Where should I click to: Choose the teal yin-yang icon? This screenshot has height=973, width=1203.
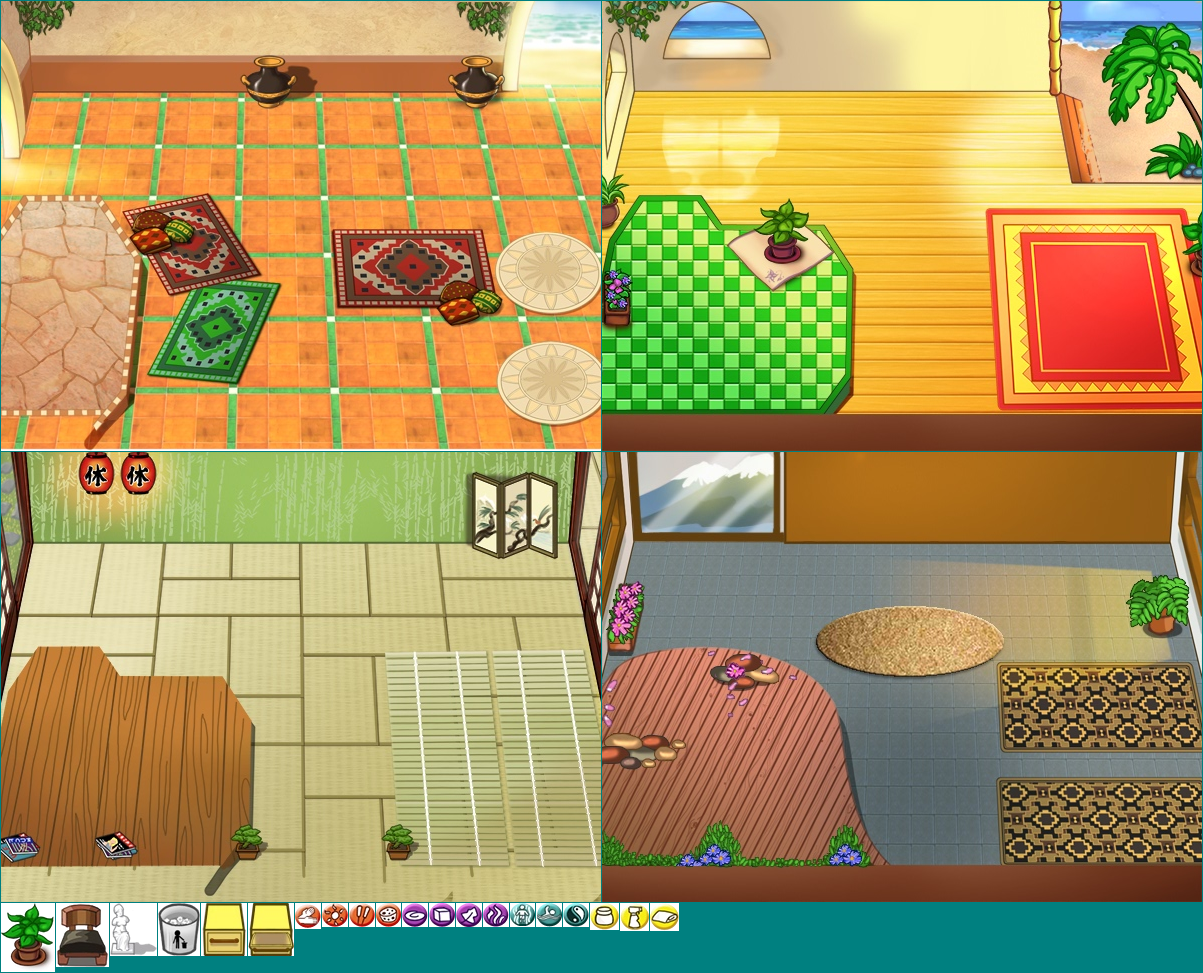click(576, 915)
